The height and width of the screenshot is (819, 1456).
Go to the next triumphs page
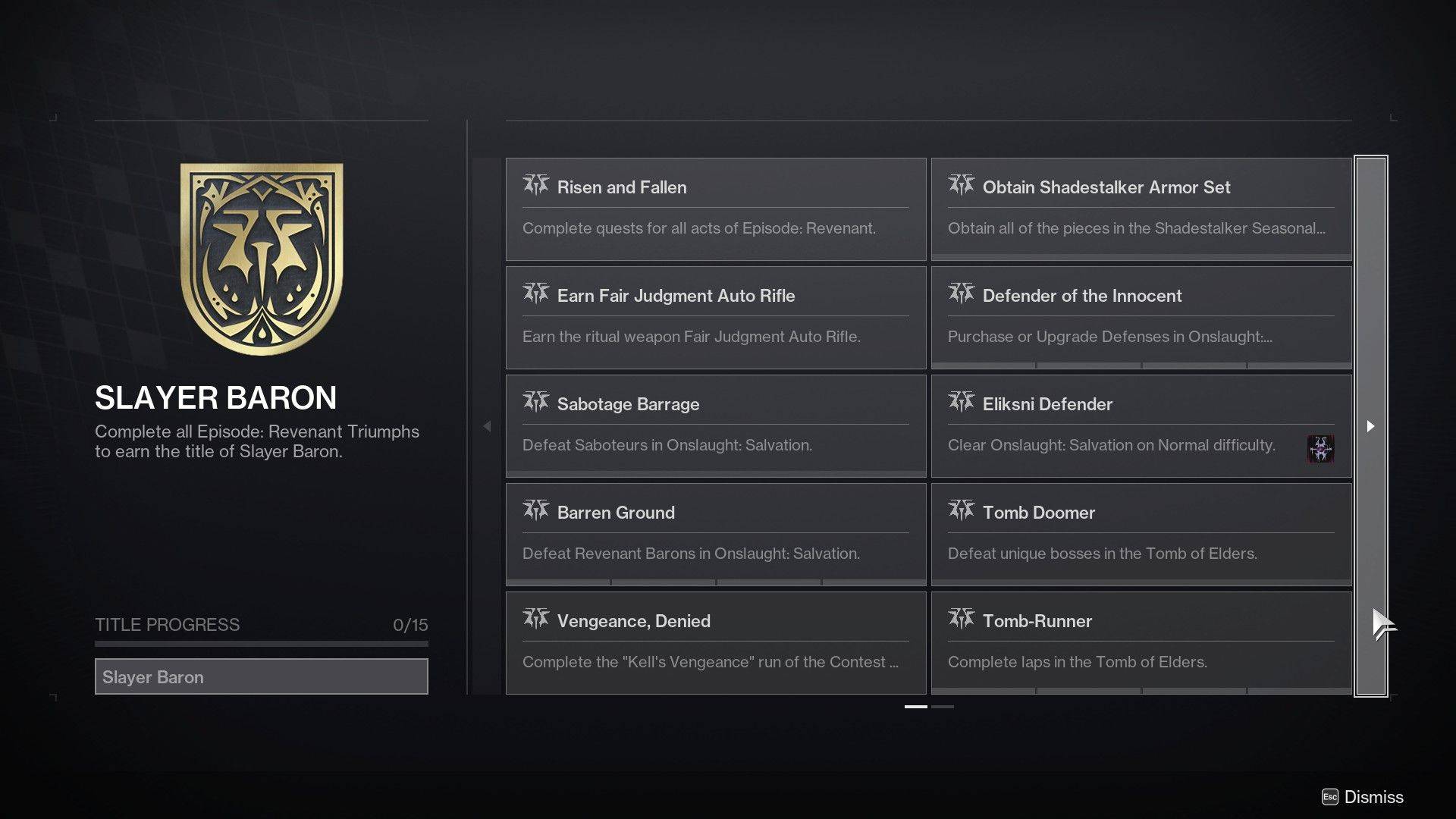[x=1370, y=426]
